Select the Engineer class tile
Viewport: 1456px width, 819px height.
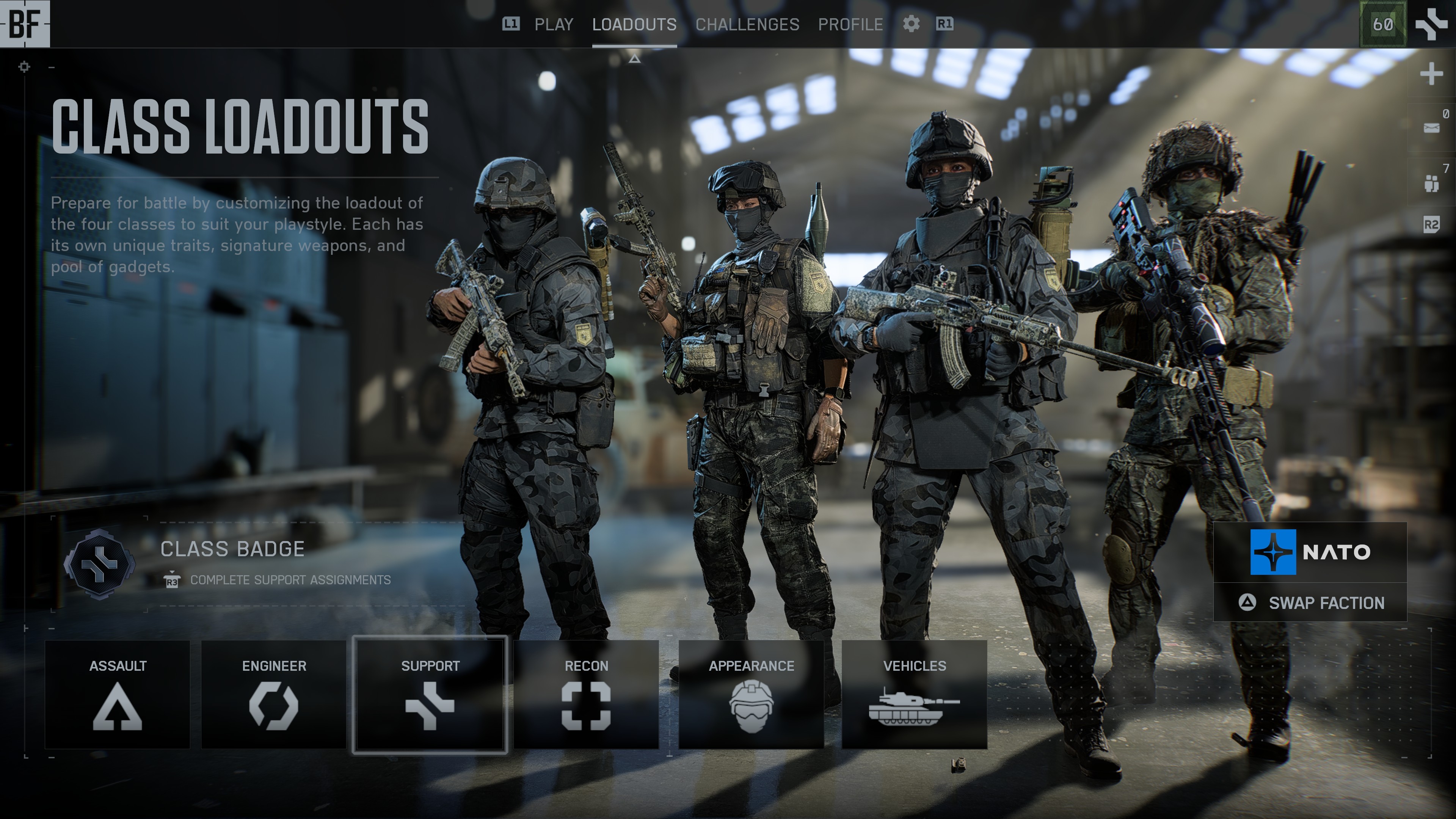pos(273,694)
